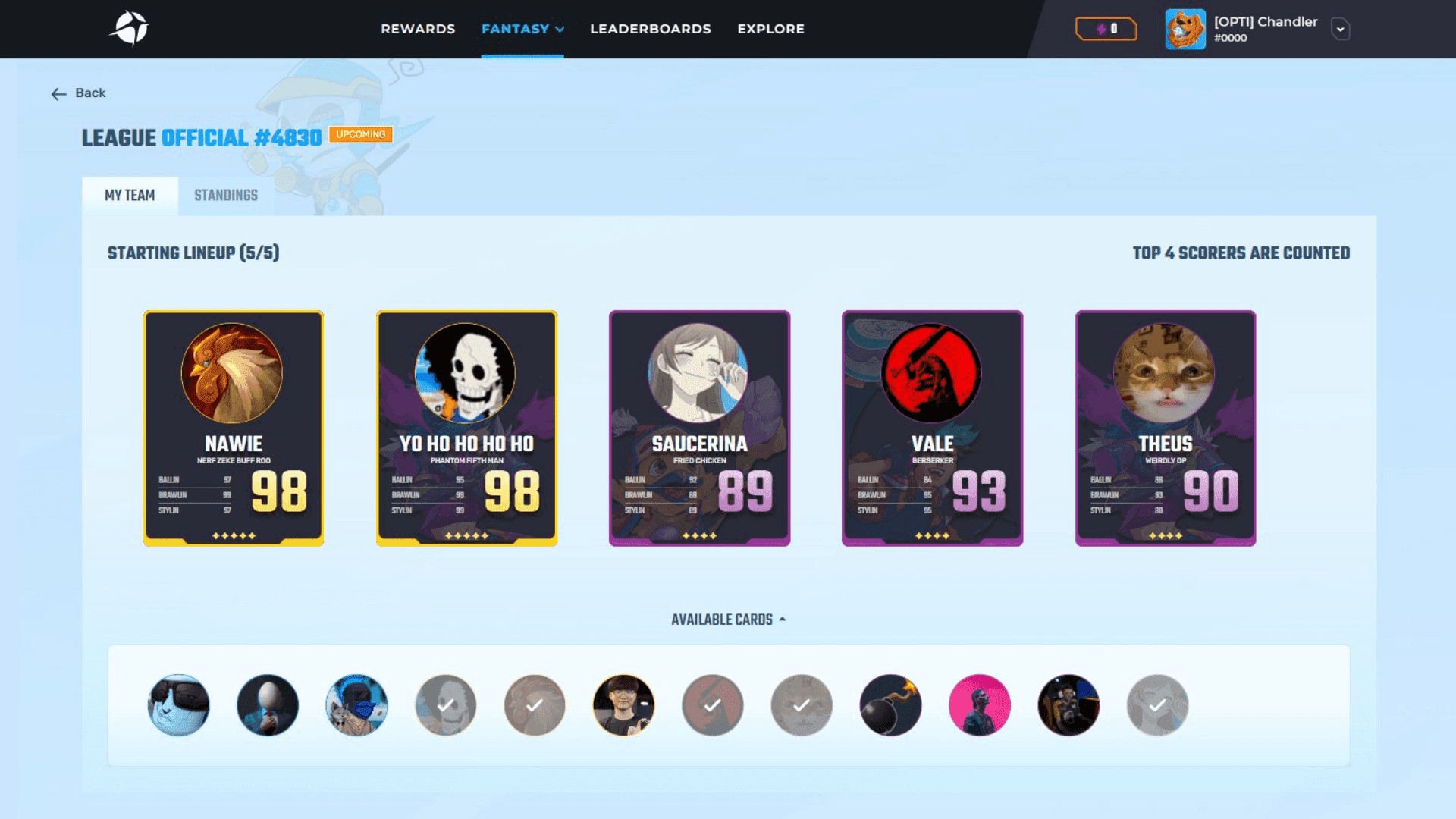Select the gold-bordered pro player available card
The image size is (1456, 819).
click(624, 705)
